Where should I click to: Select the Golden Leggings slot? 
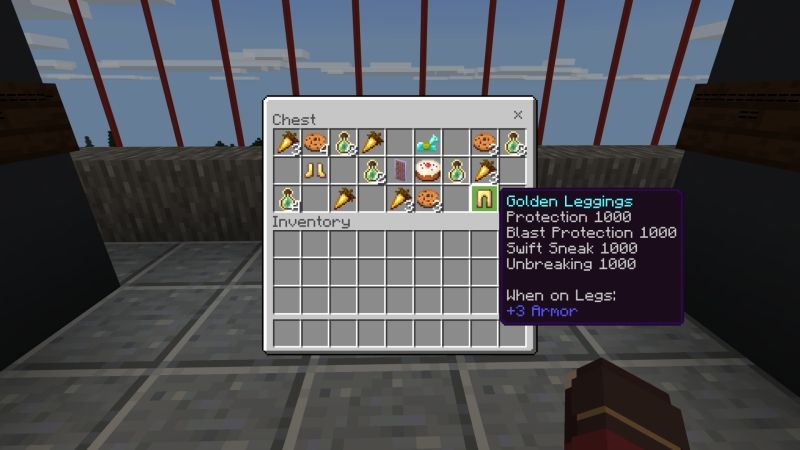tap(485, 198)
